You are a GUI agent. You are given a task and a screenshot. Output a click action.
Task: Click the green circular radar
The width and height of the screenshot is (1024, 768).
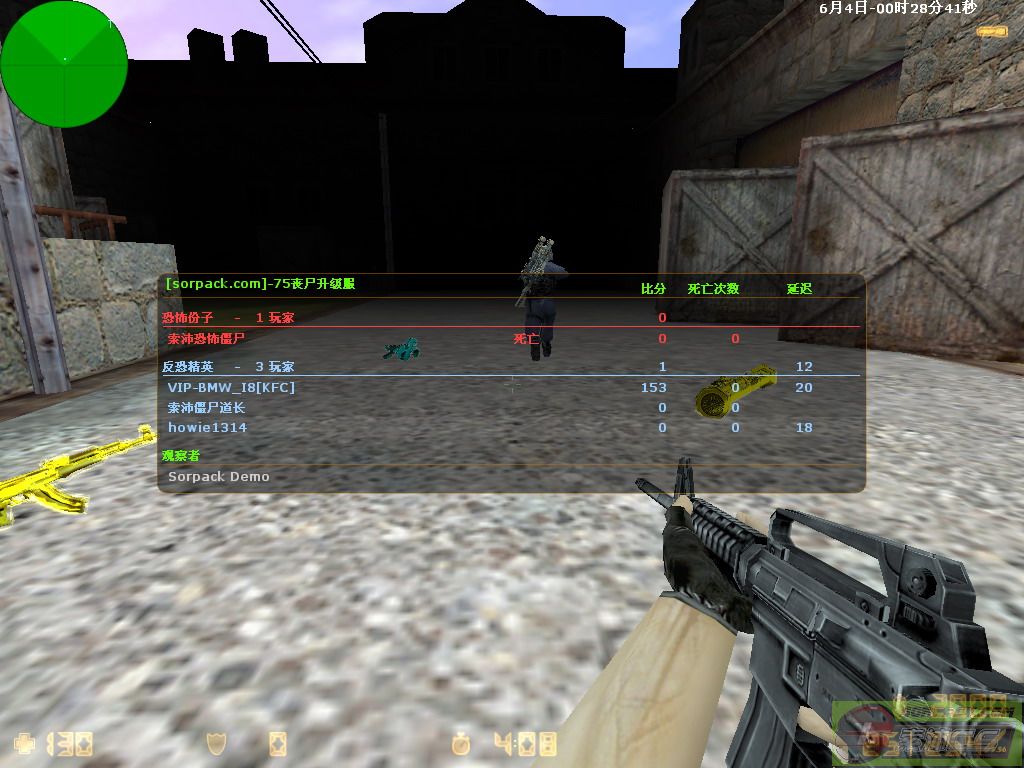(x=64, y=63)
